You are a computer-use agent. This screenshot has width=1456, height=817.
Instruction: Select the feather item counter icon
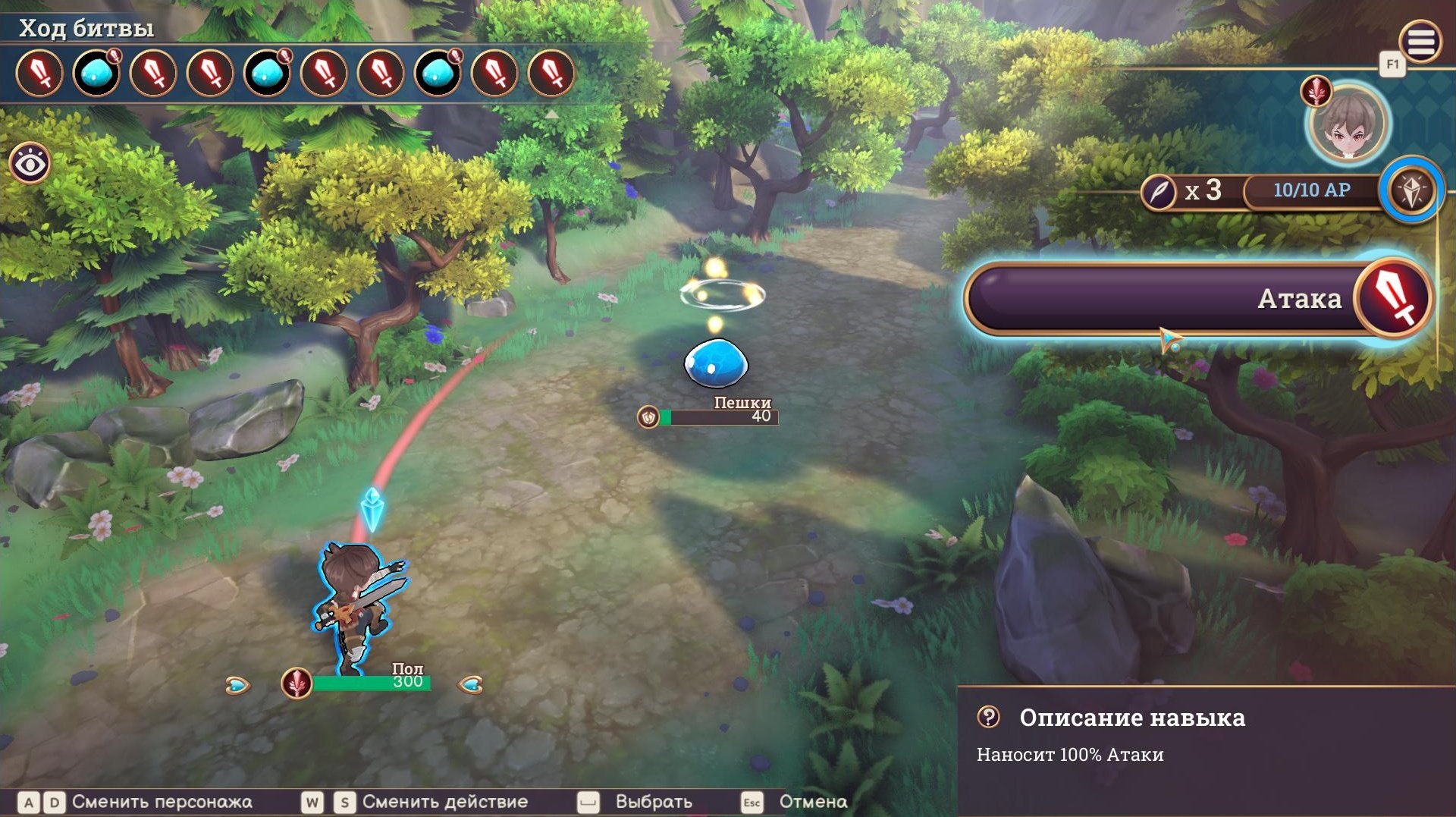point(1159,191)
